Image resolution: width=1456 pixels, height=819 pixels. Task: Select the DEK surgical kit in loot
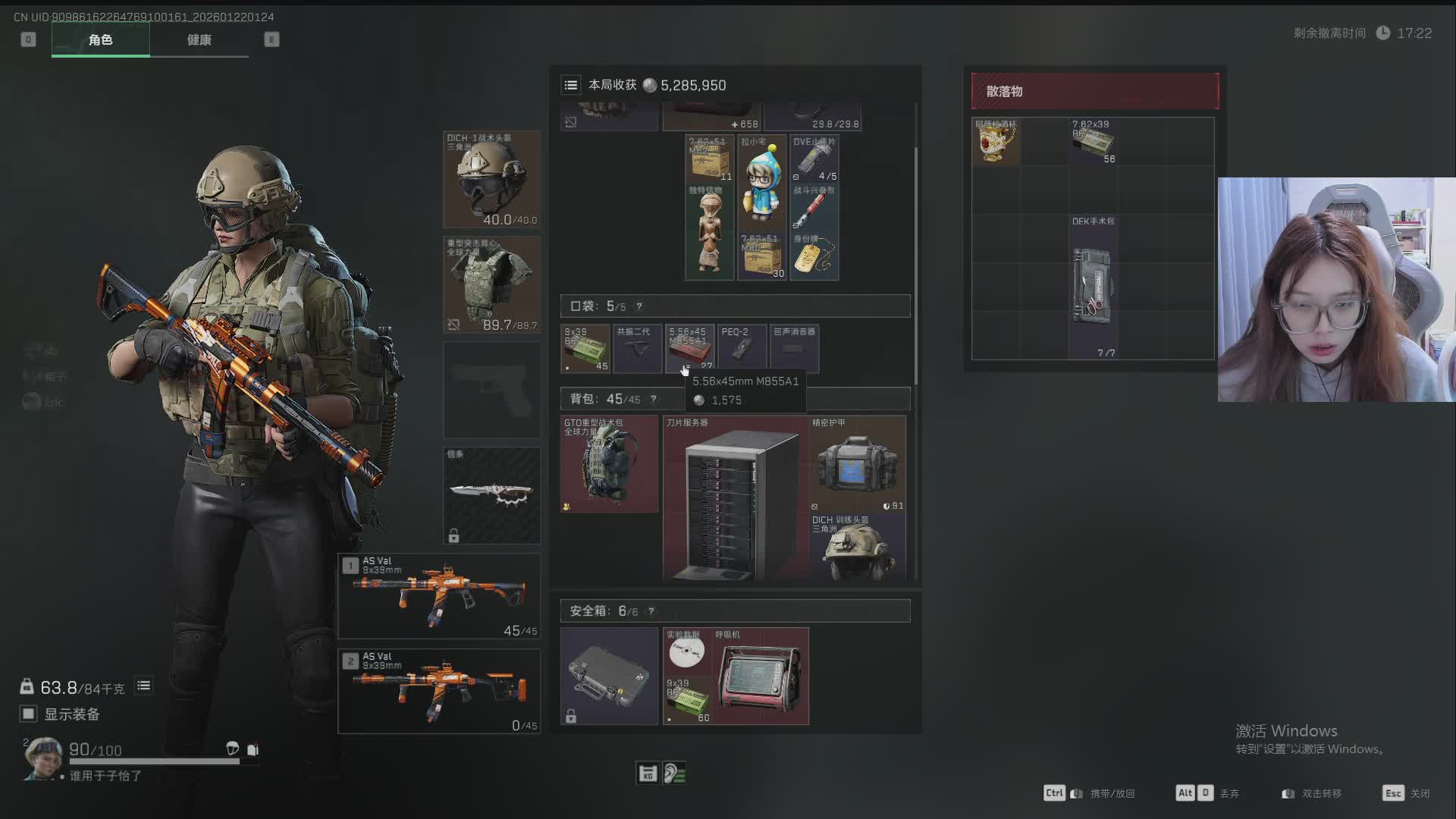[1093, 287]
